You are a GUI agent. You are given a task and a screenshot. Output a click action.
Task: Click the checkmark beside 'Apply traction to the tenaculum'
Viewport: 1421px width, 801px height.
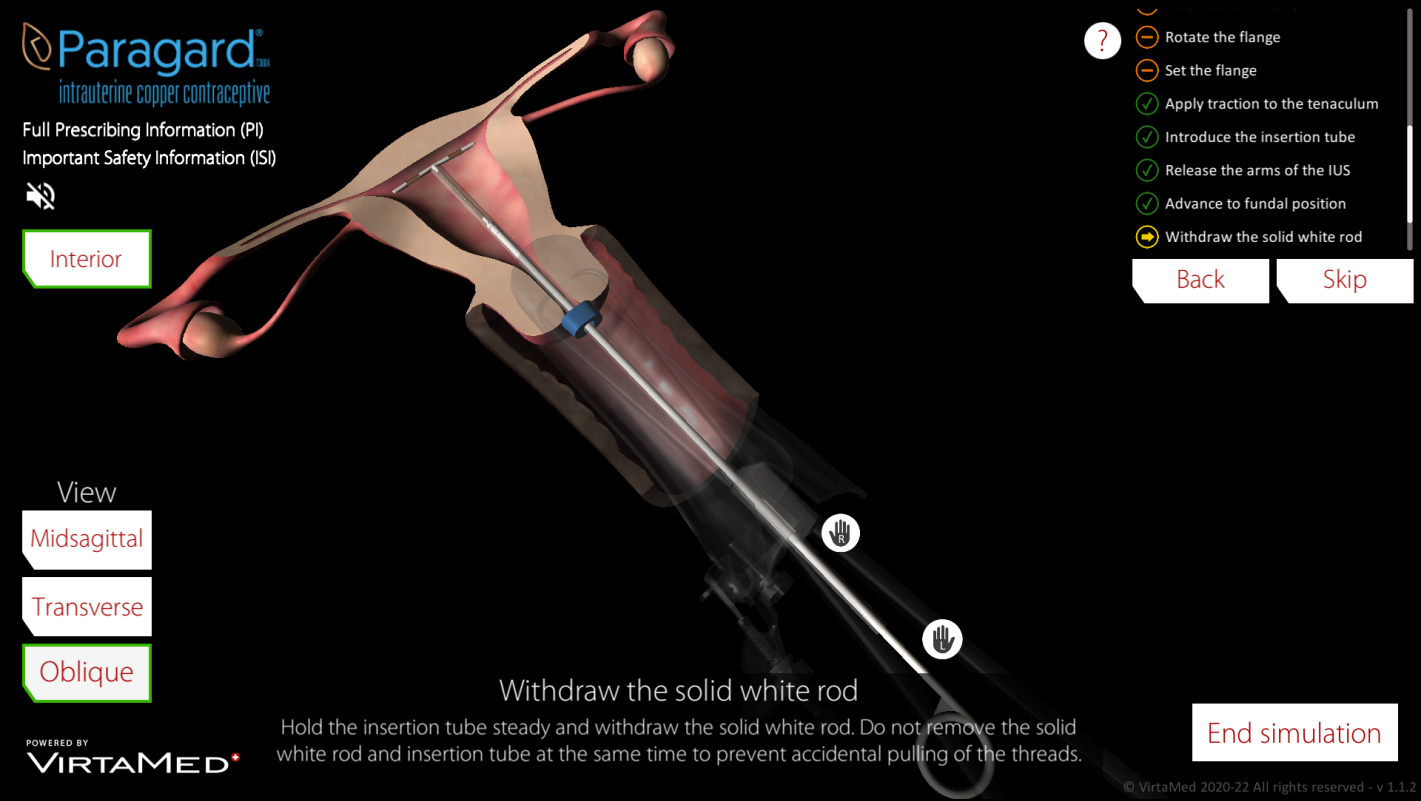(x=1146, y=103)
